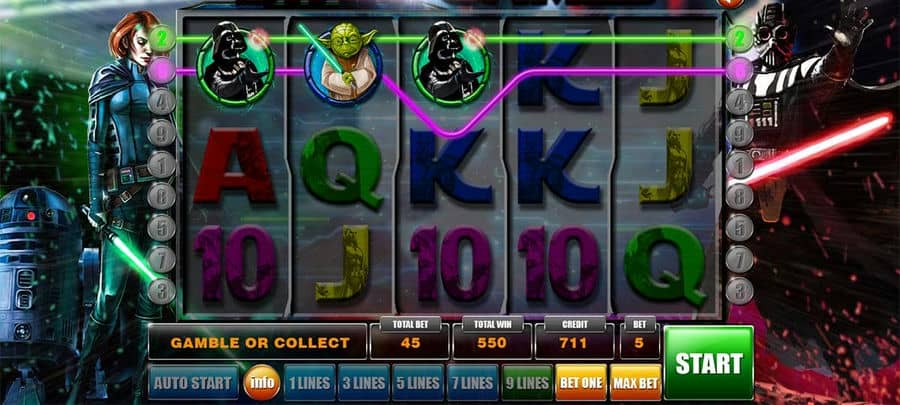900x405 pixels.
Task: Select the 9 LINES option
Action: click(x=525, y=382)
